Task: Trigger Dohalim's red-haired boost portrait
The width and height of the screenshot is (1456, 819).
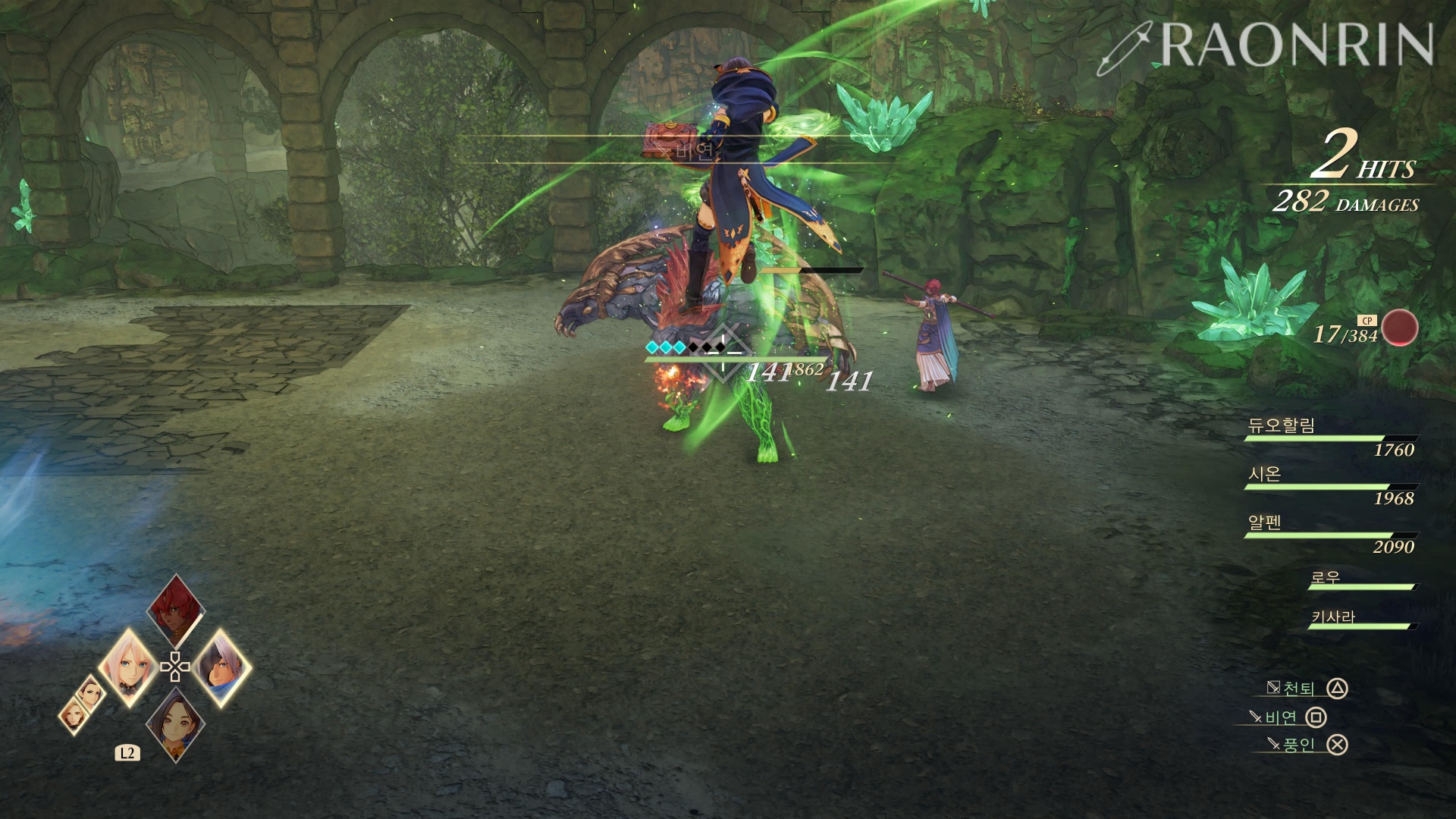Action: click(x=176, y=610)
